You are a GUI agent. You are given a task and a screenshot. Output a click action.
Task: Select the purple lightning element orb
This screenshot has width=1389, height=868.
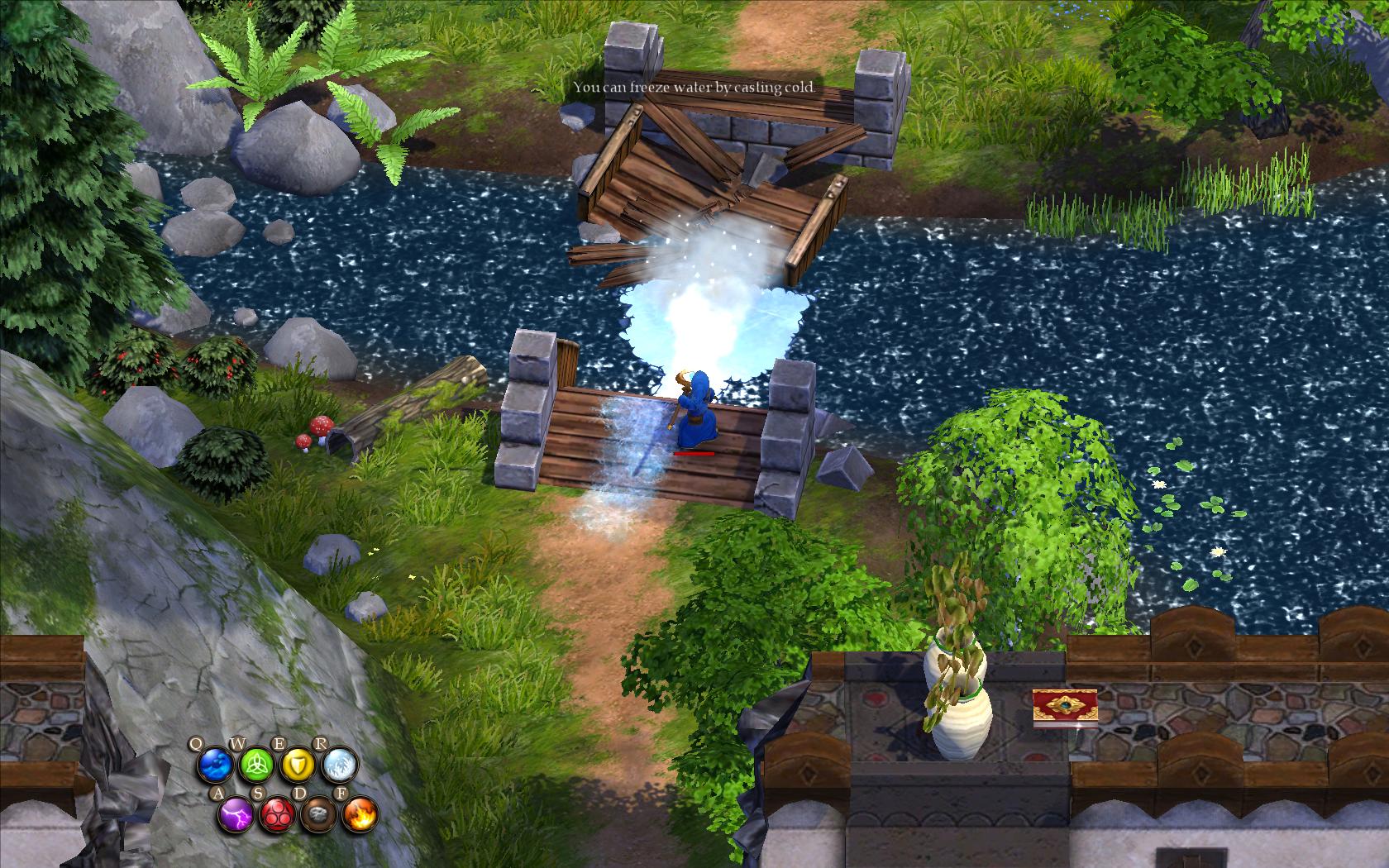pos(235,815)
